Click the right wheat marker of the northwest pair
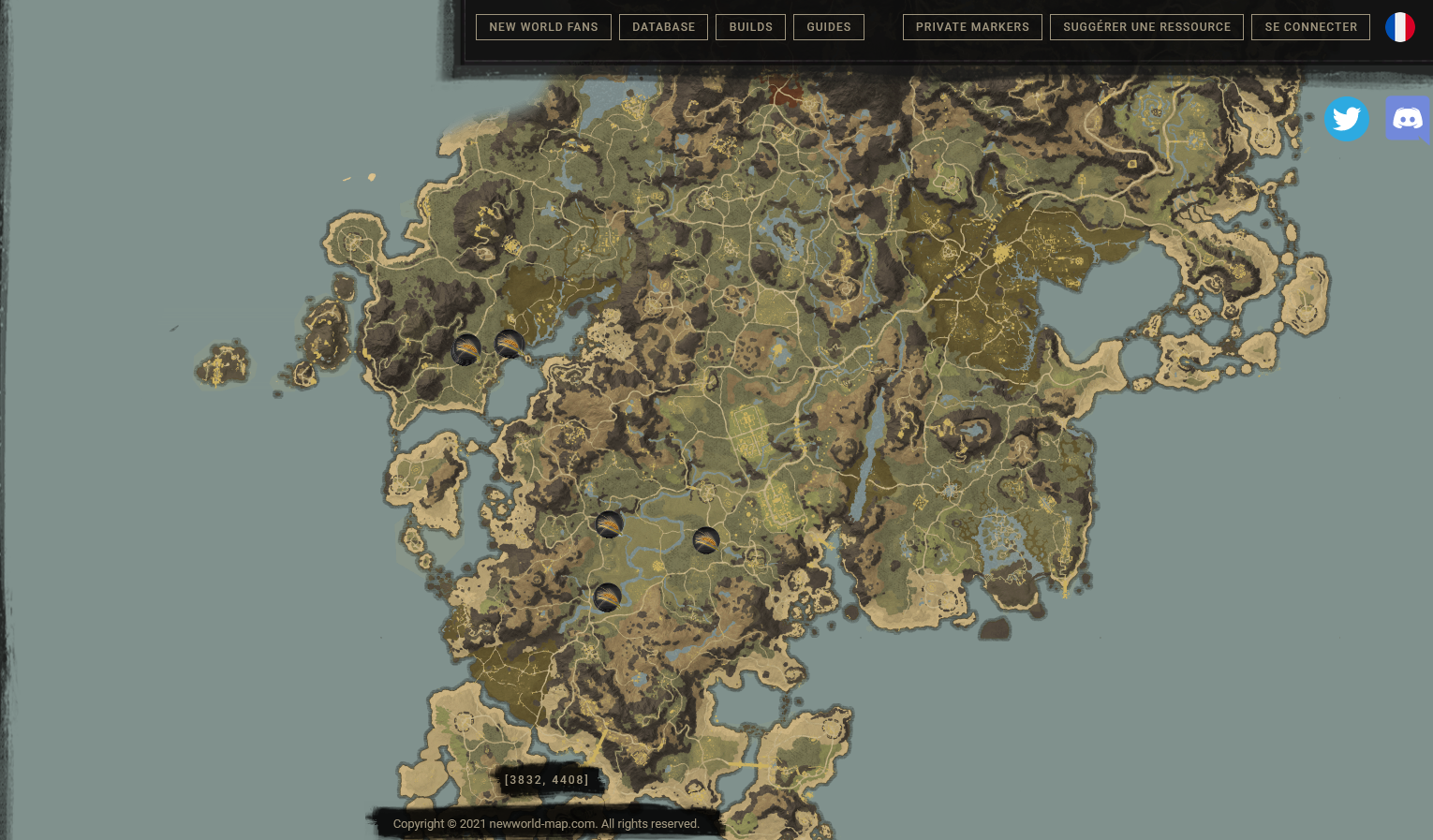Image resolution: width=1433 pixels, height=840 pixels. pos(509,345)
